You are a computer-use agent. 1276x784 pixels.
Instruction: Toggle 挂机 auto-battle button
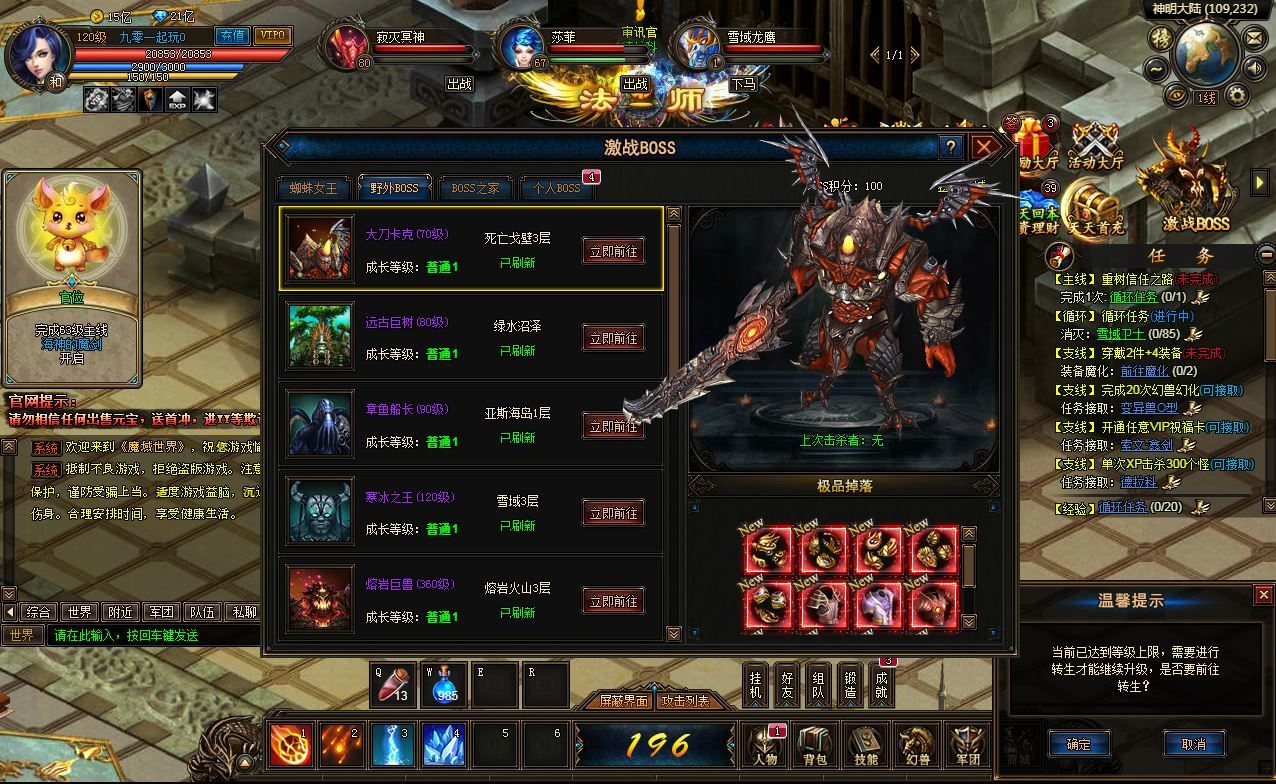757,685
